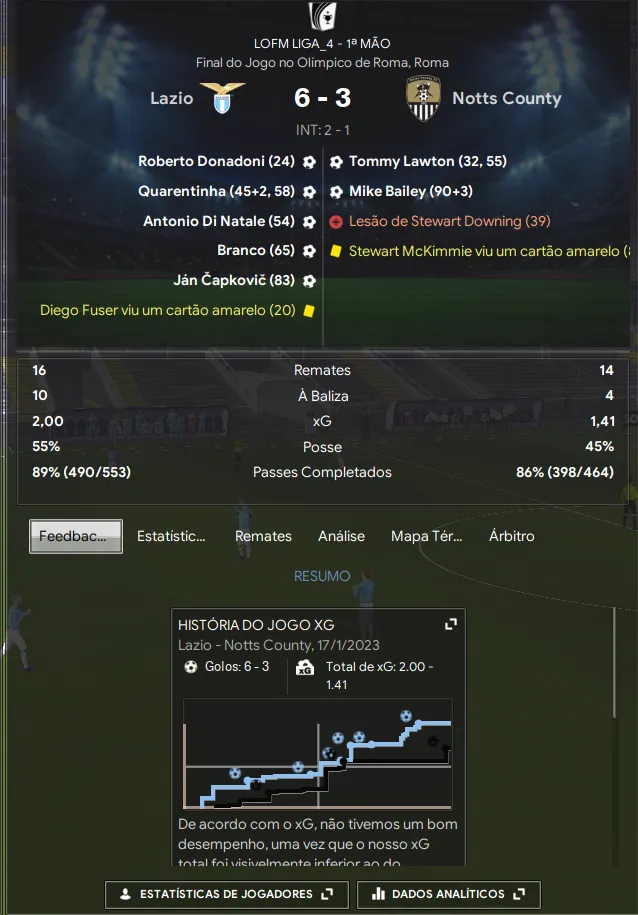638x915 pixels.
Task: Click the Lazio team name
Action: [x=171, y=99]
